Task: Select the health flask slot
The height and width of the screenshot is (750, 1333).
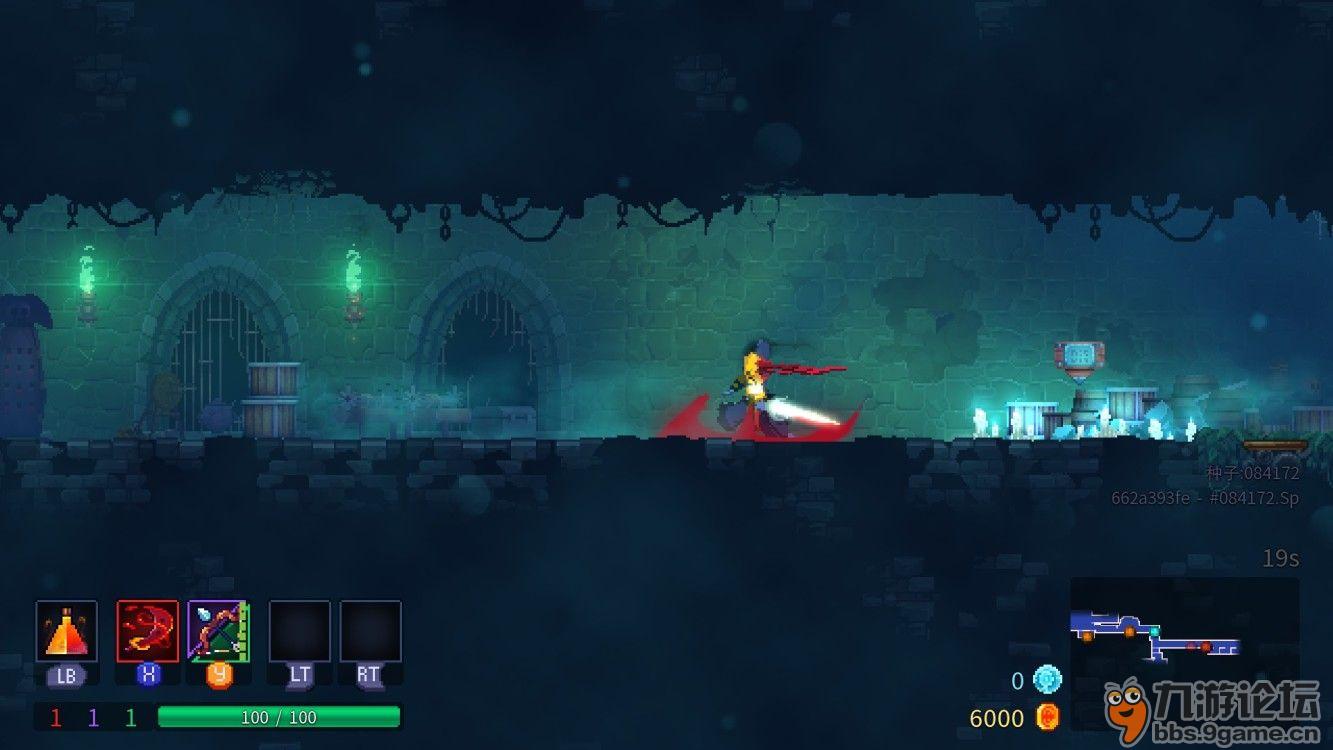Action: 67,631
